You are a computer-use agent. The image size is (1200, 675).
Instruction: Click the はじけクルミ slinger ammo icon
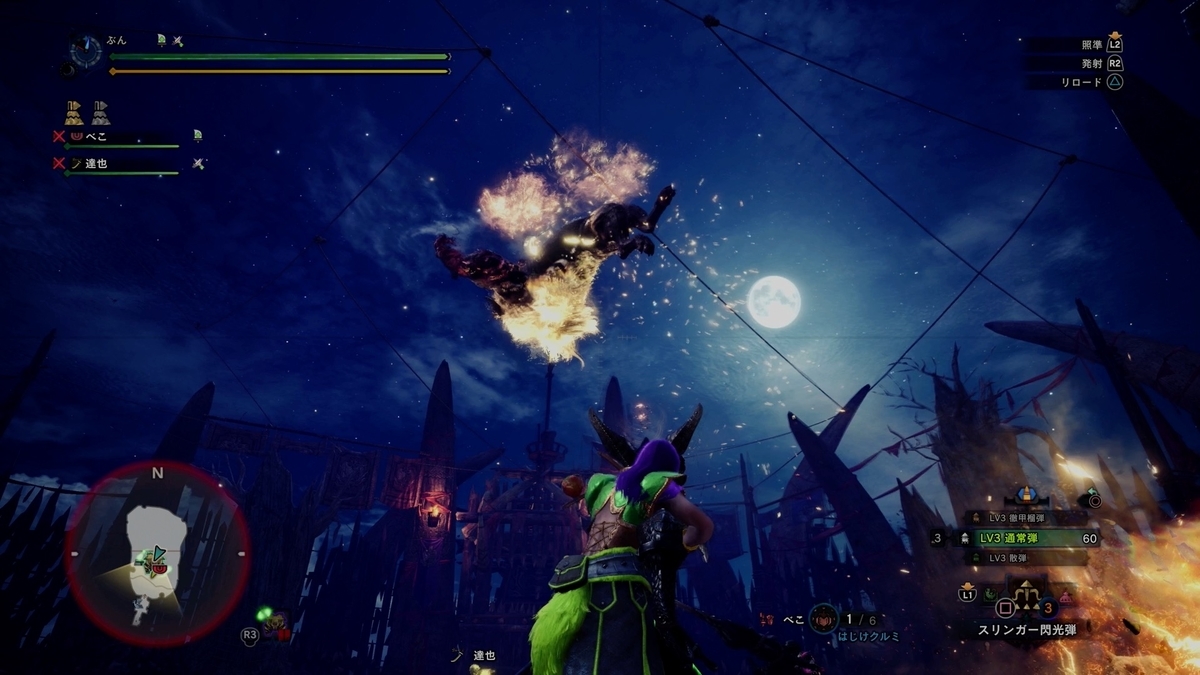[823, 620]
